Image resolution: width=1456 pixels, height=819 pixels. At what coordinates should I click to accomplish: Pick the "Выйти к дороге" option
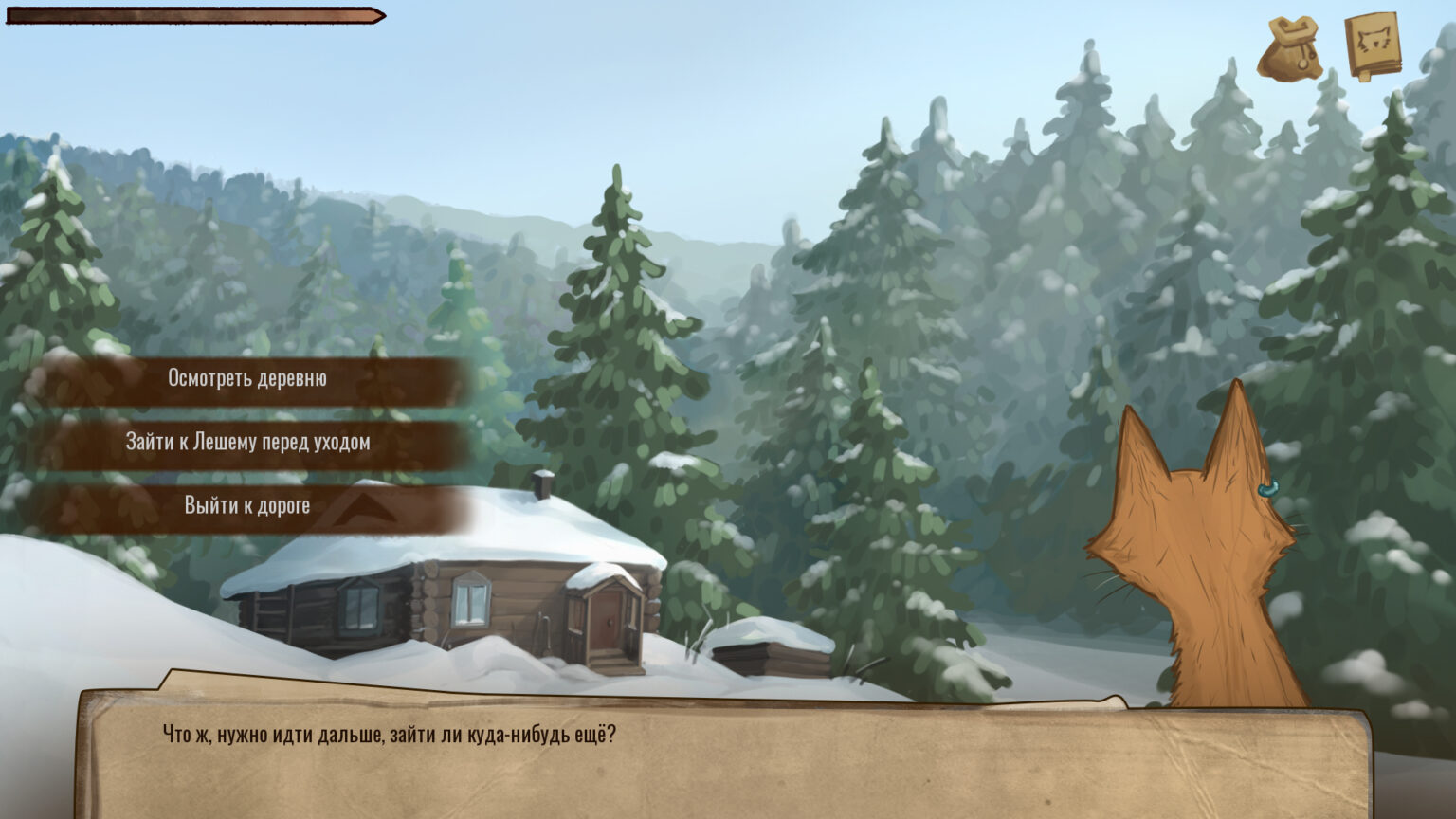click(x=247, y=505)
